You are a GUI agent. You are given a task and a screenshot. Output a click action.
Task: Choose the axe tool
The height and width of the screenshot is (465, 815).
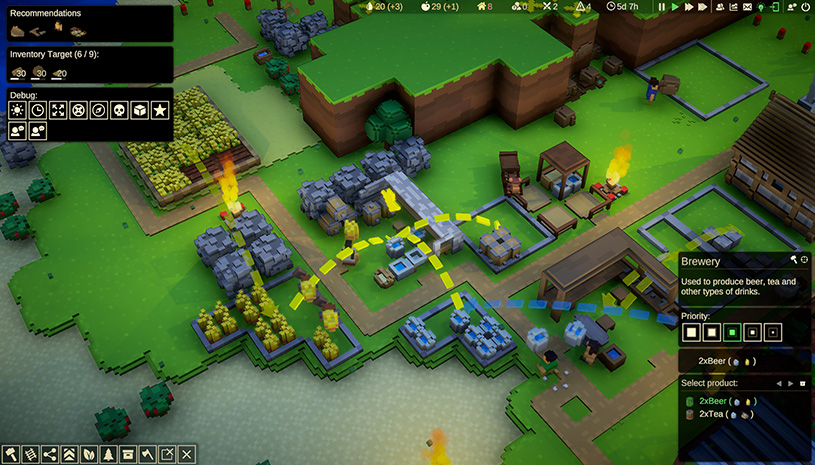click(x=148, y=455)
